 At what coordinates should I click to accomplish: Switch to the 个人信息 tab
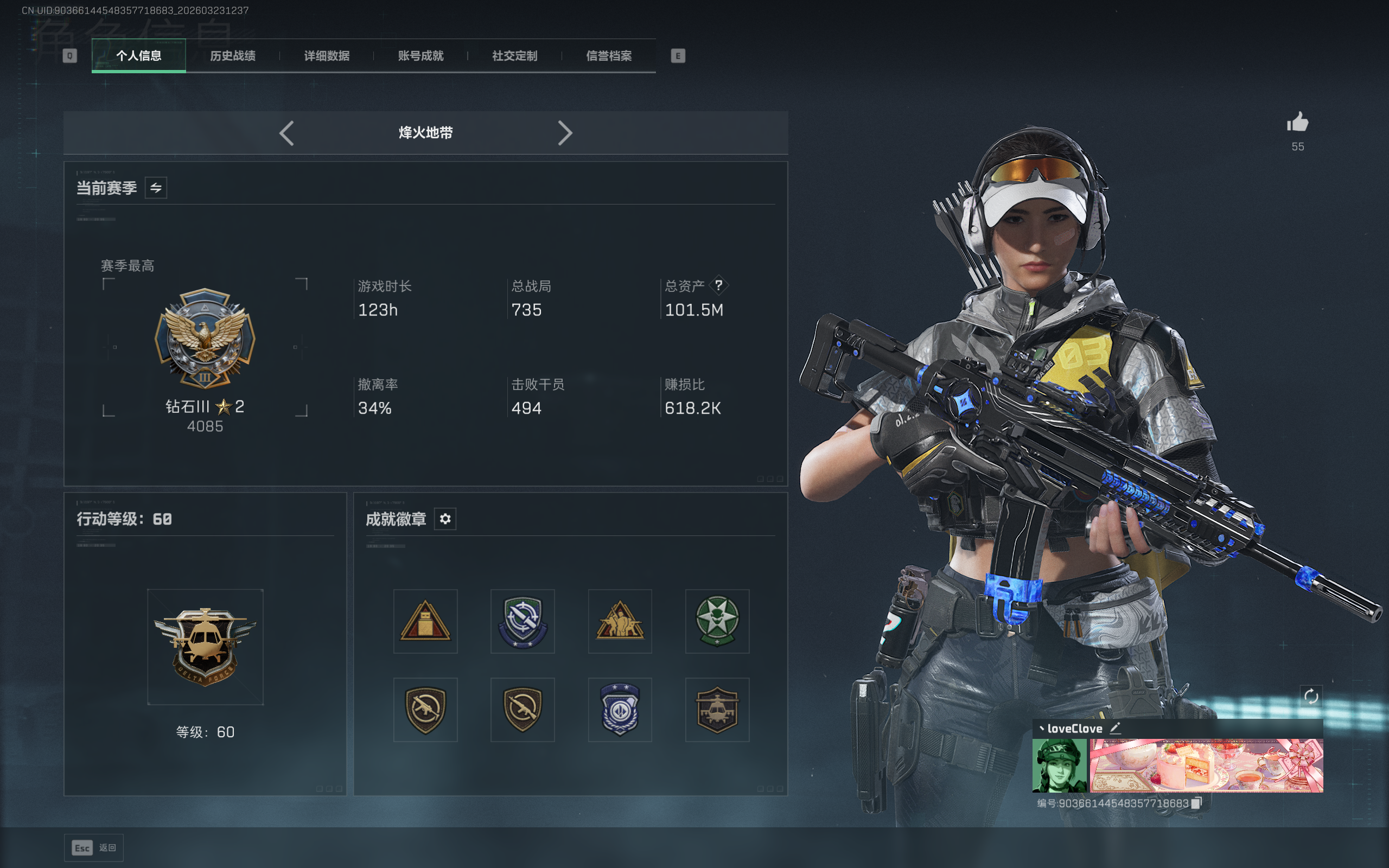[138, 56]
